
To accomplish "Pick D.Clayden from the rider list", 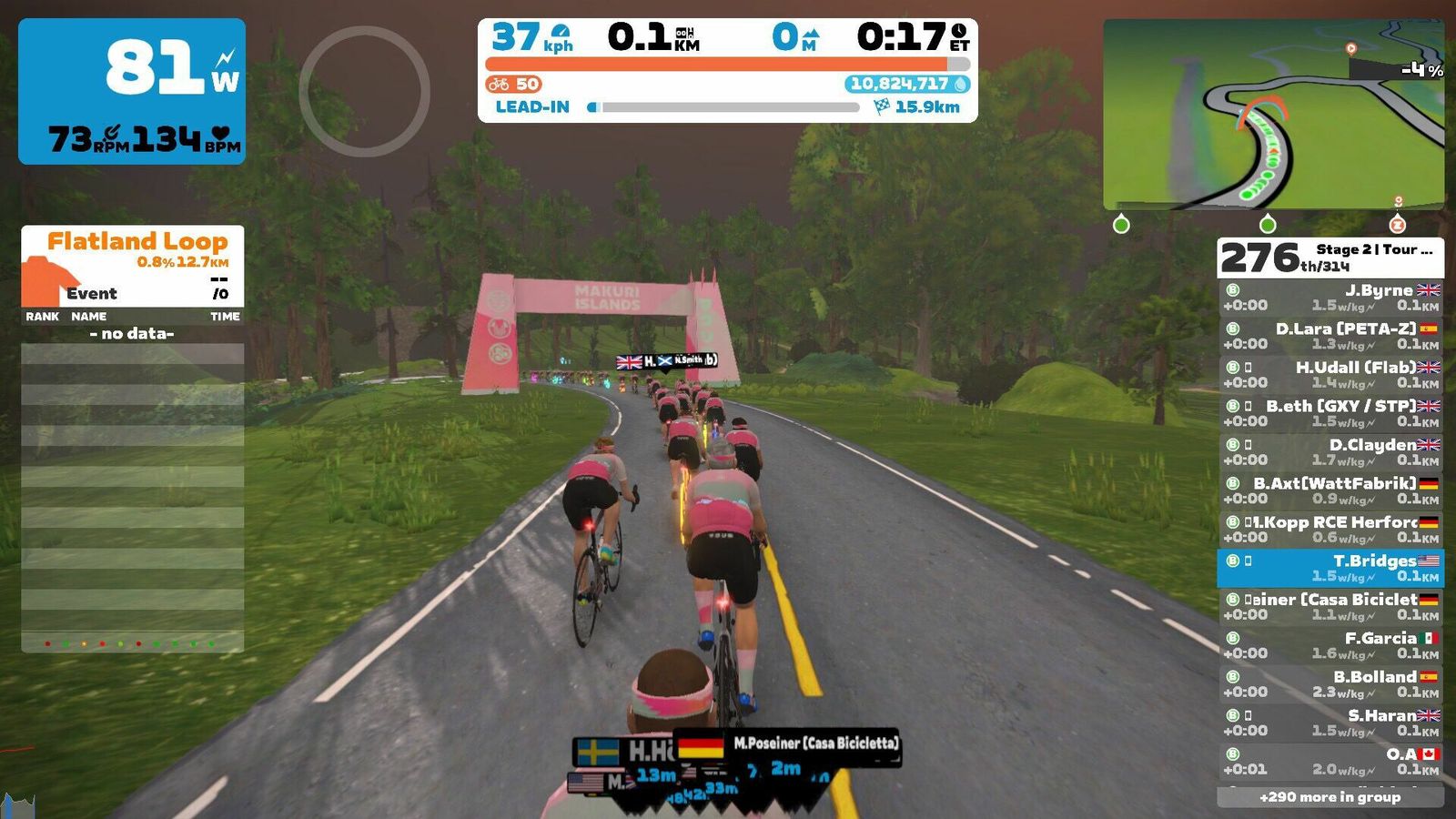I will 1330,452.
